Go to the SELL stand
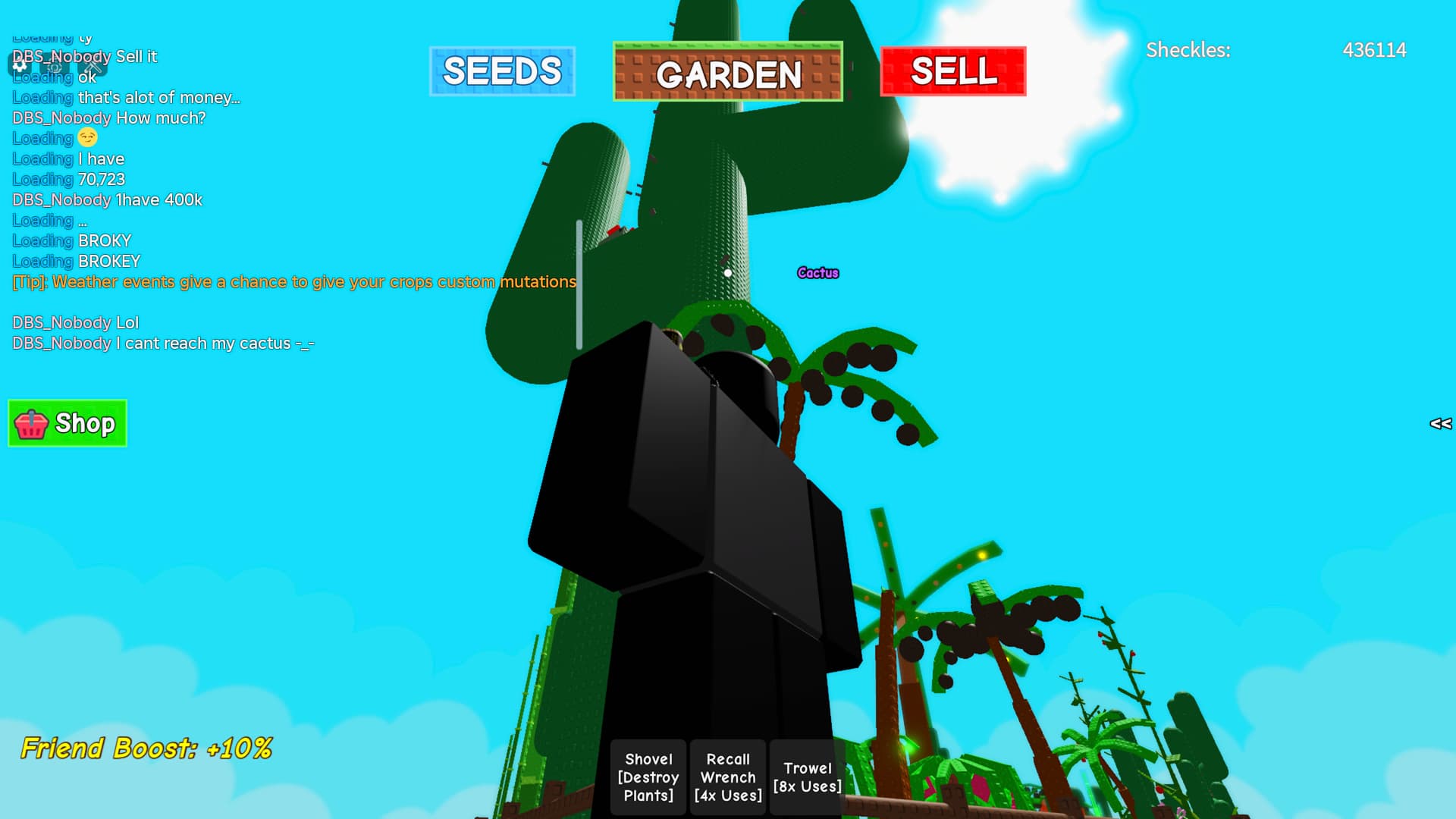Image resolution: width=1456 pixels, height=819 pixels. click(952, 71)
